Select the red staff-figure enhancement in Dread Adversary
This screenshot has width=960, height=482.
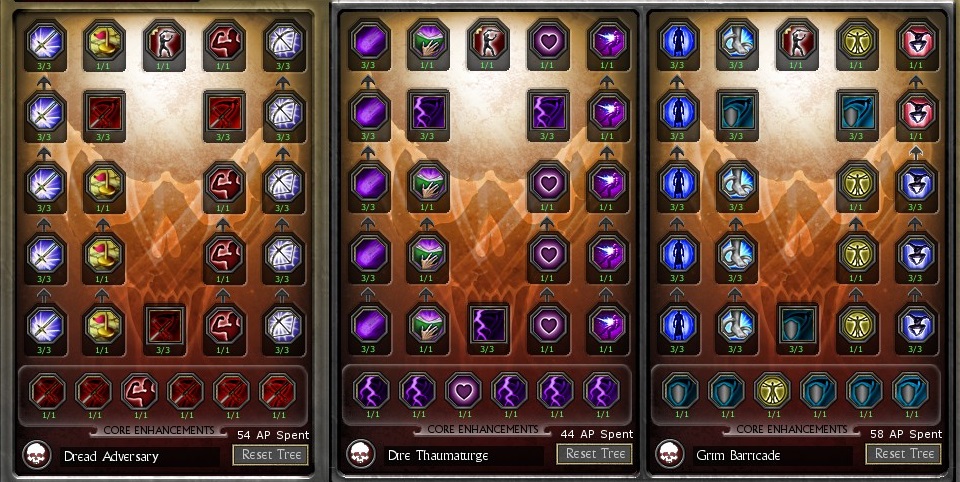coord(164,42)
